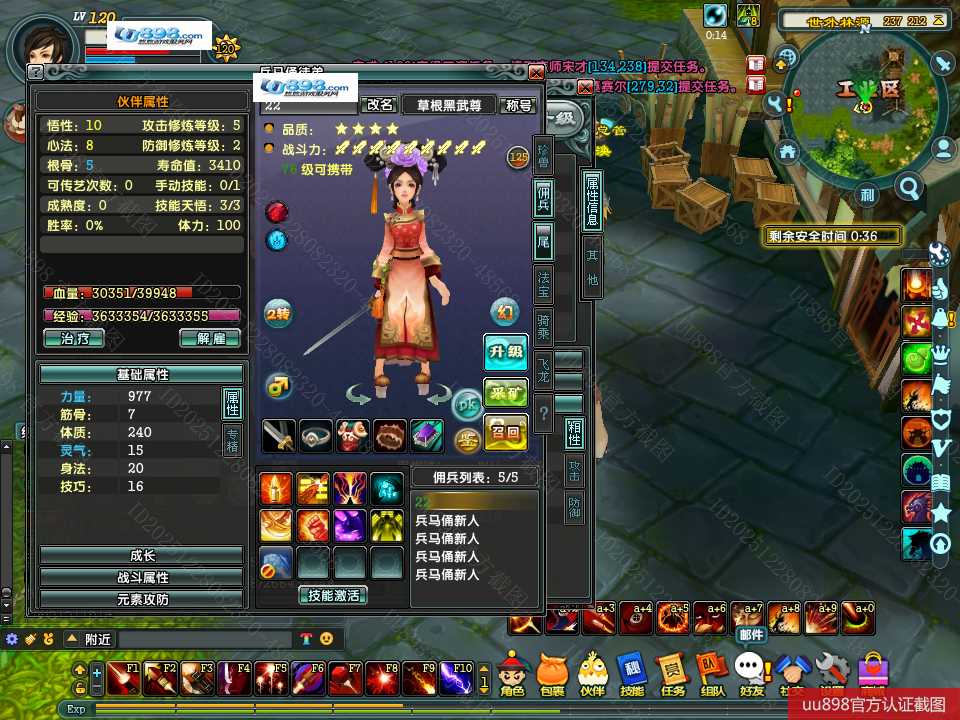Screen dimensions: 960x720
Task: Open the 任务 quest scroll icon
Action: (672, 675)
